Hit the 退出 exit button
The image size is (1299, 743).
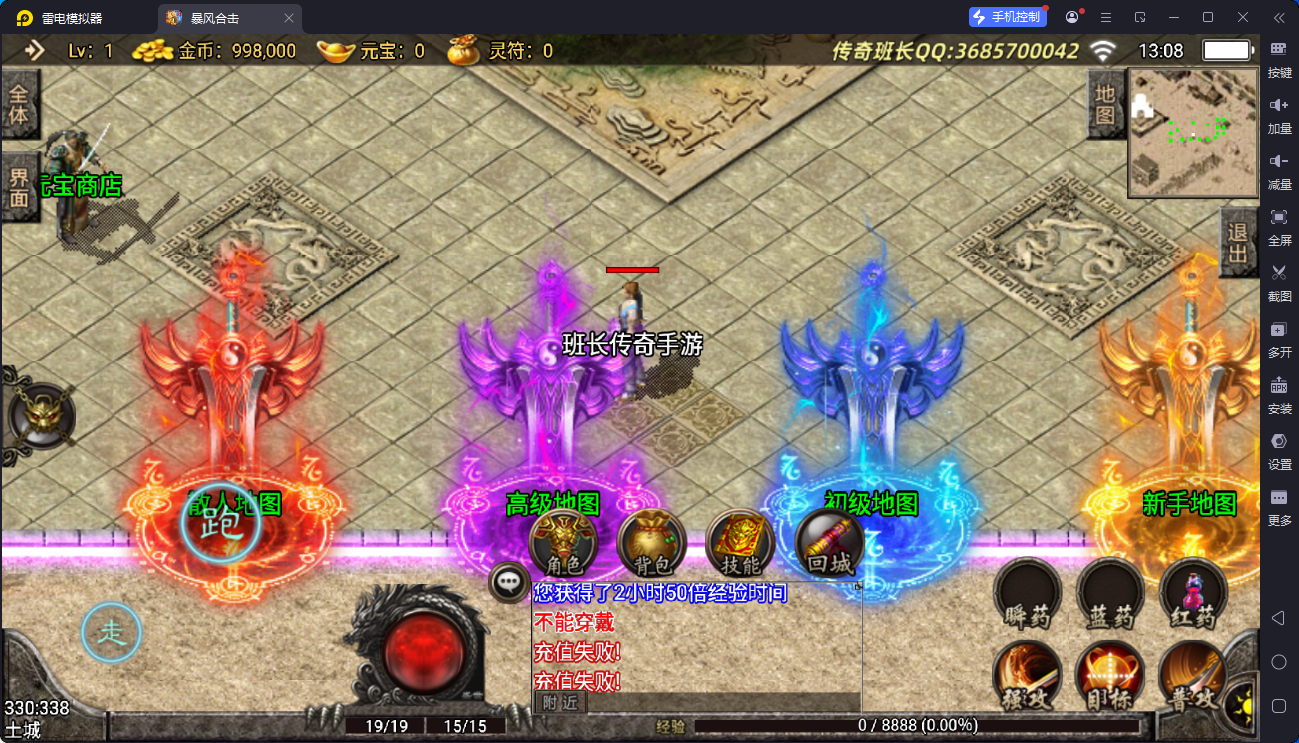click(1239, 243)
